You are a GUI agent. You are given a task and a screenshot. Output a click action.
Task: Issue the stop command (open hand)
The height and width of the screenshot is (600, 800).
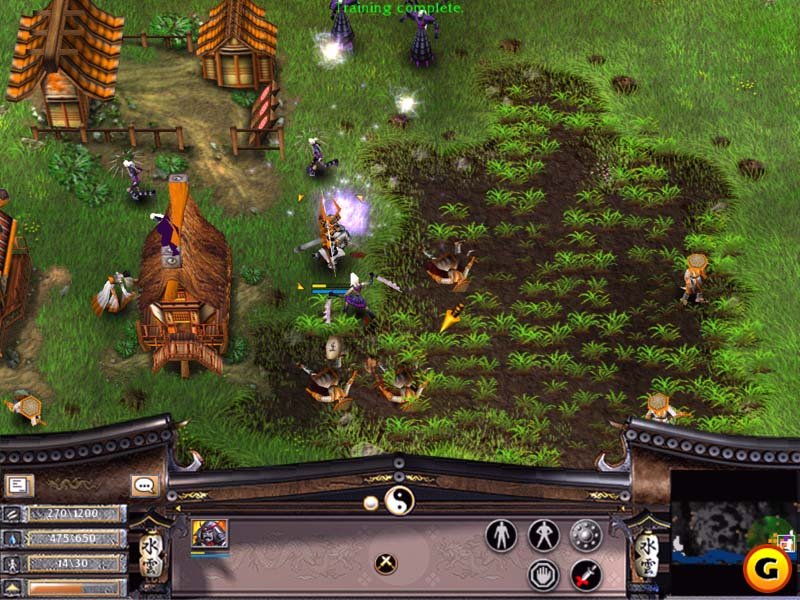[543, 574]
